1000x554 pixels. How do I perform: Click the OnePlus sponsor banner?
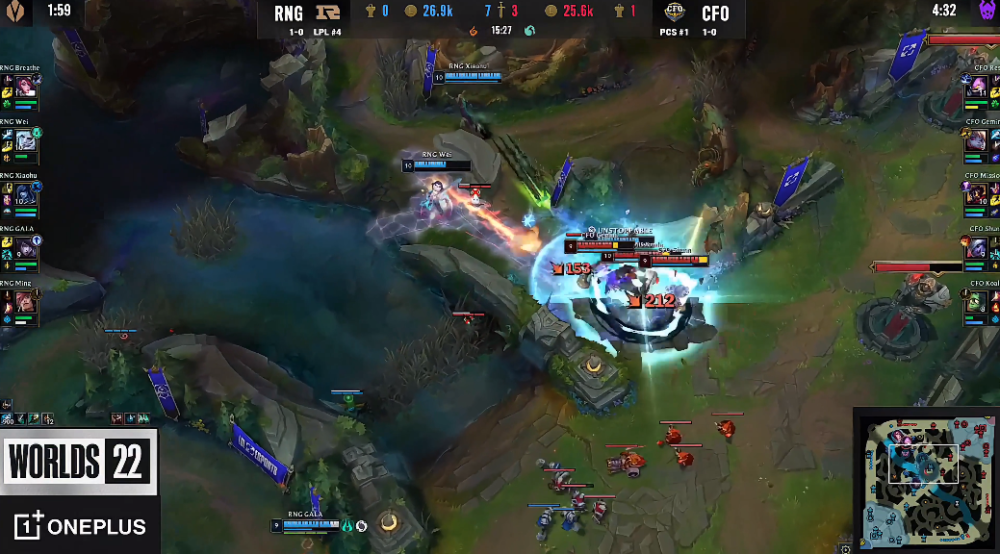click(79, 526)
